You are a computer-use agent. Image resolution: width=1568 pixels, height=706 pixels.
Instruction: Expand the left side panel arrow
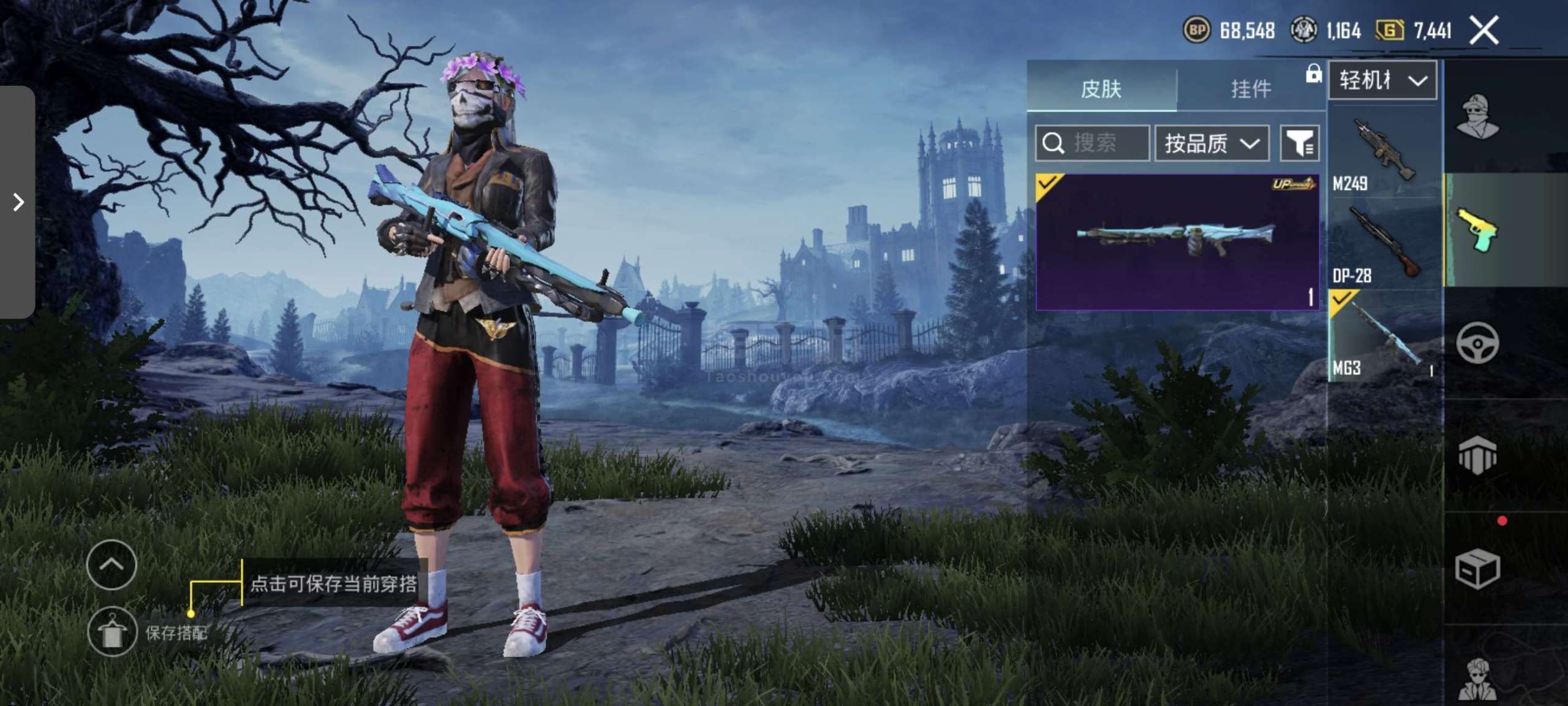click(x=18, y=202)
